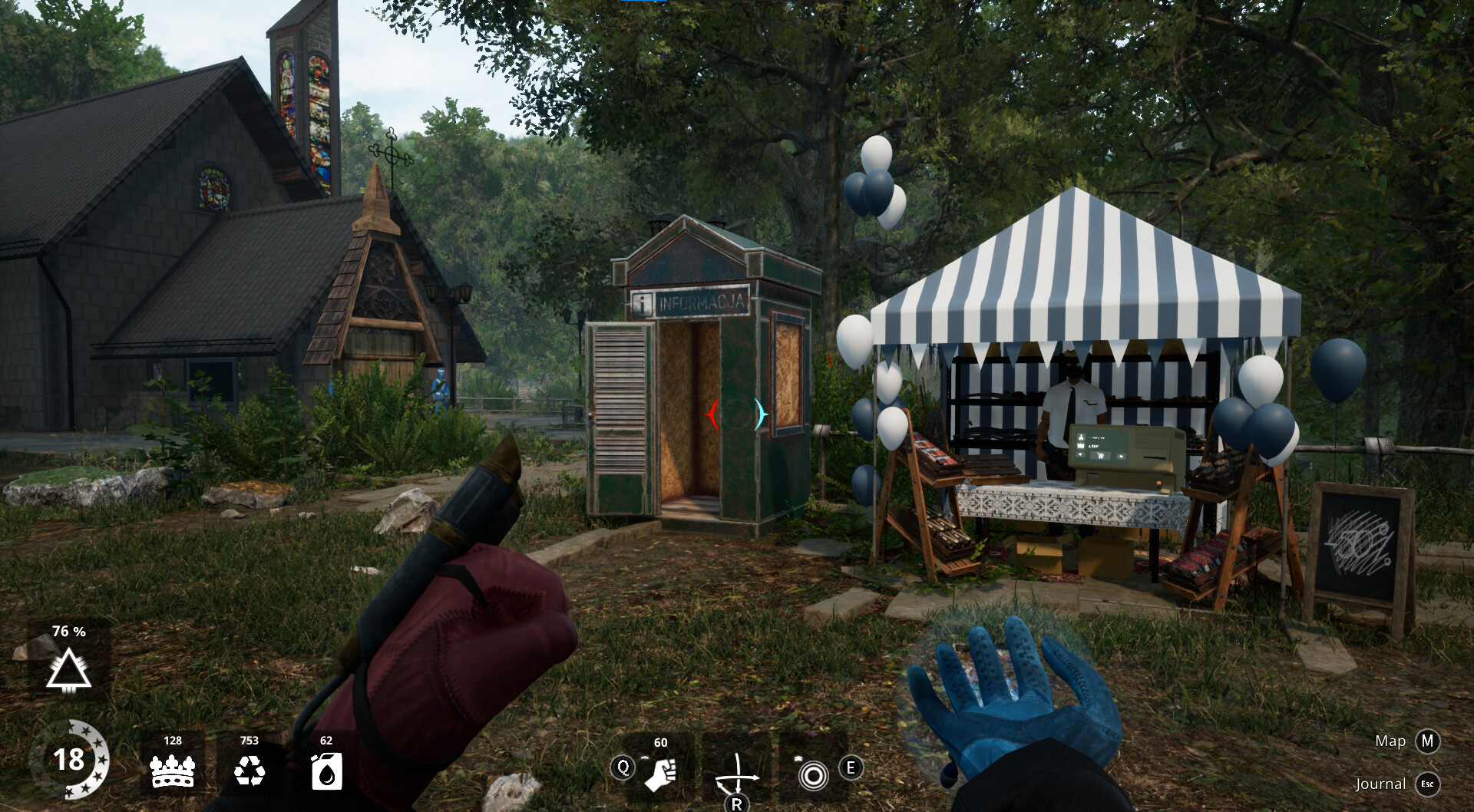The height and width of the screenshot is (812, 1474).
Task: Click the right arrow on the register display
Action: 1122,457
